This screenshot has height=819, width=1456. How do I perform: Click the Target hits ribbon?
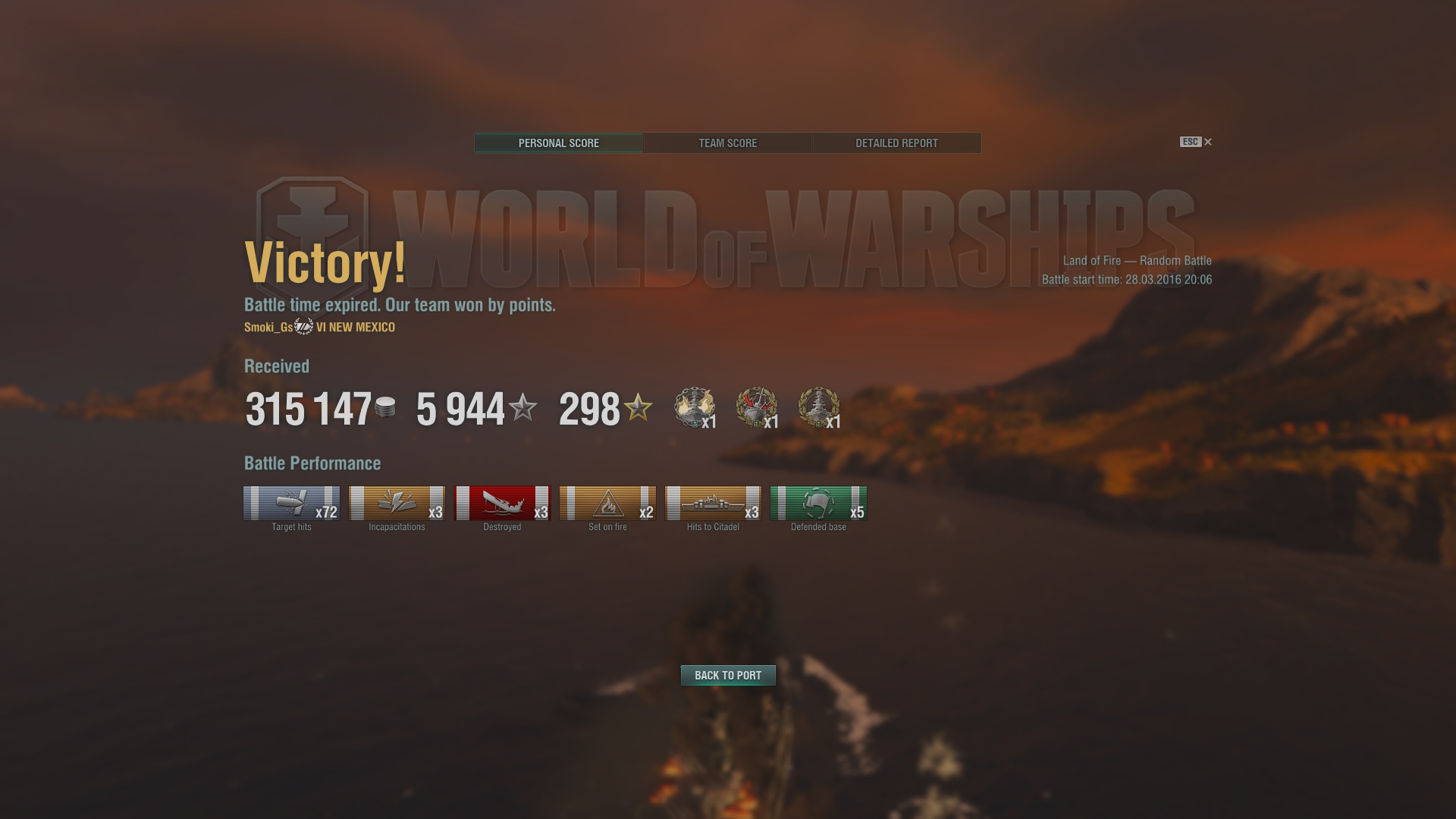[x=291, y=504]
